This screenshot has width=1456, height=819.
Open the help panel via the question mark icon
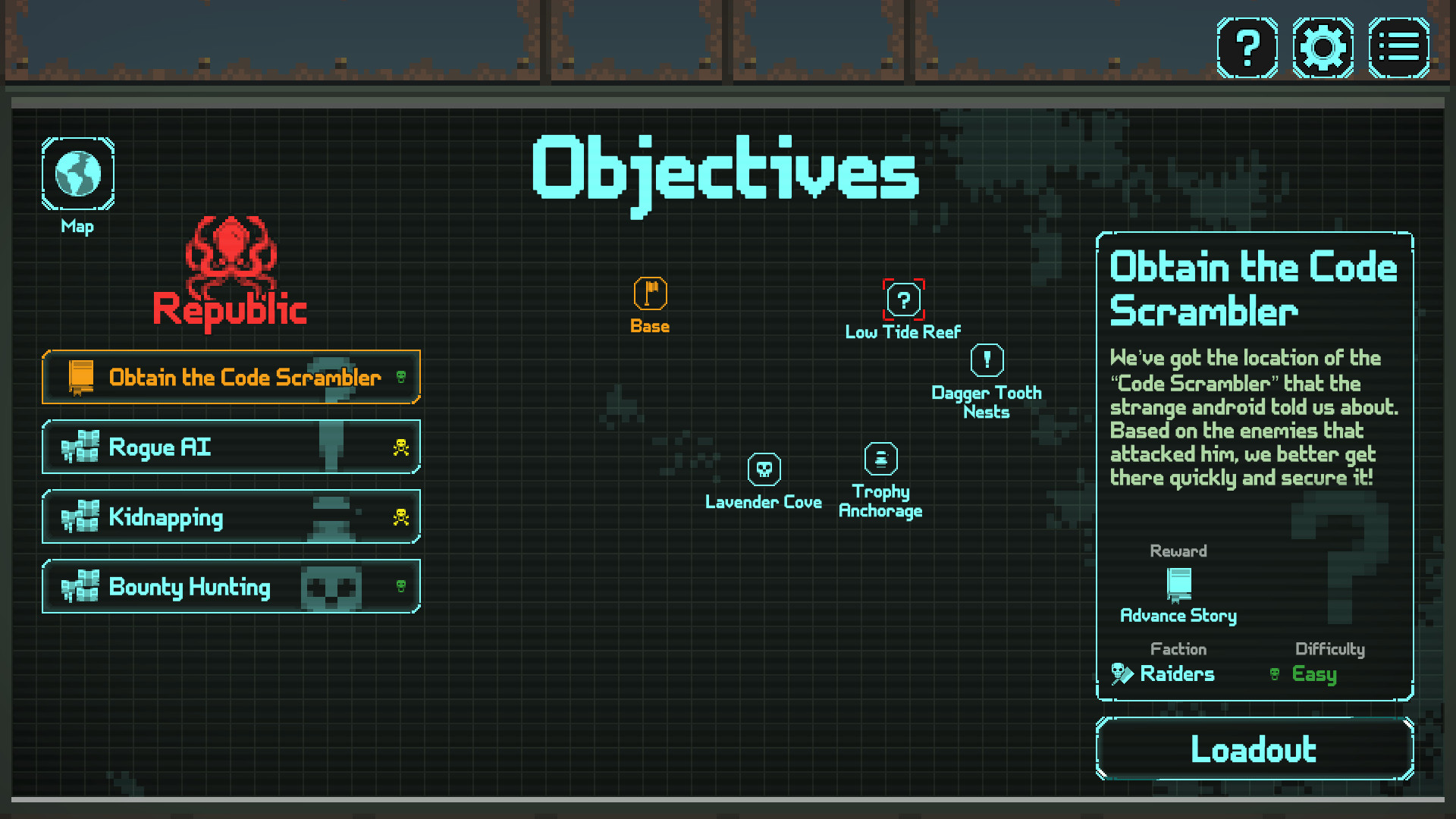tap(1247, 47)
